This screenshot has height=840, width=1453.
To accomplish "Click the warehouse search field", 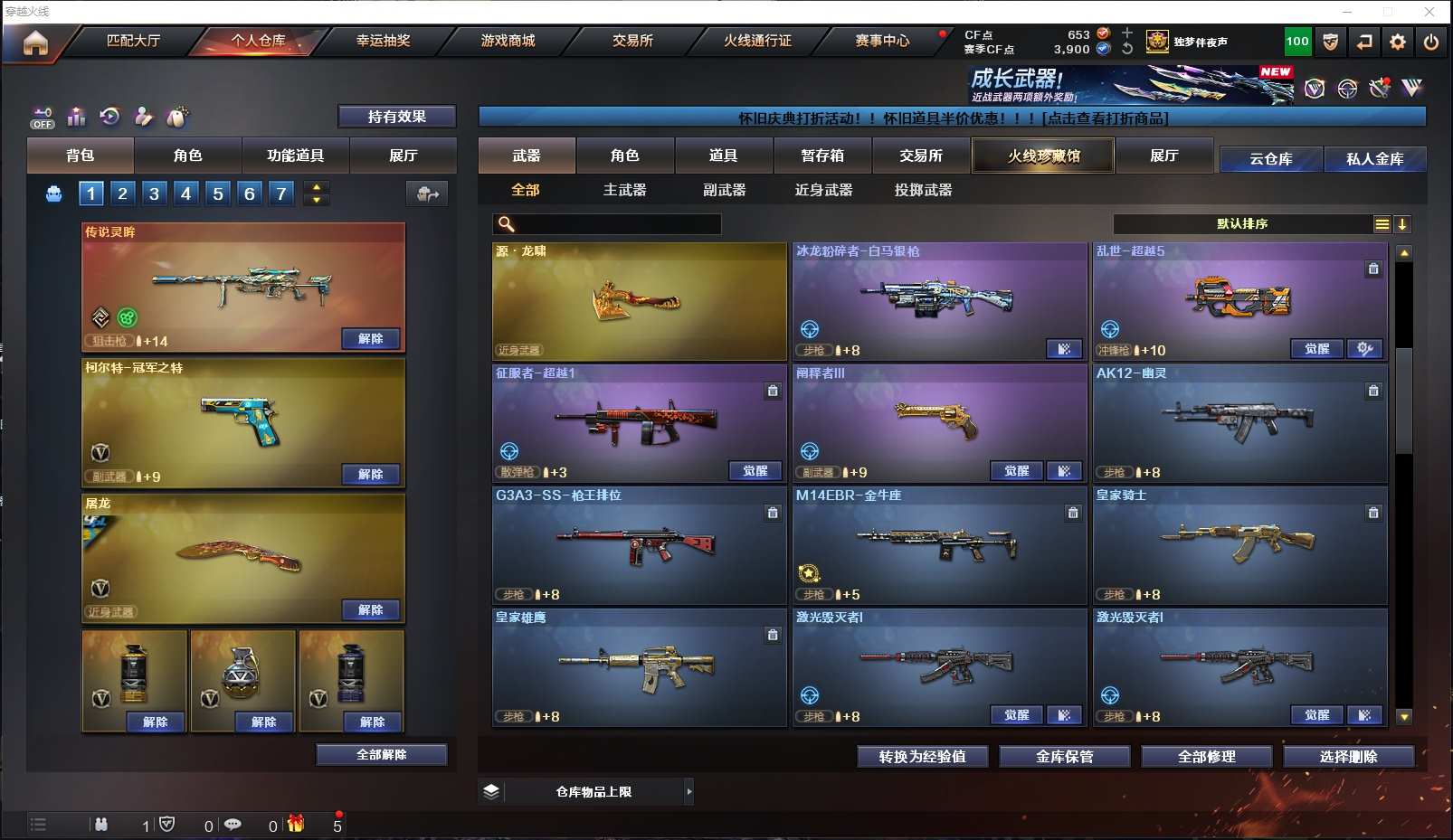I will click(615, 224).
